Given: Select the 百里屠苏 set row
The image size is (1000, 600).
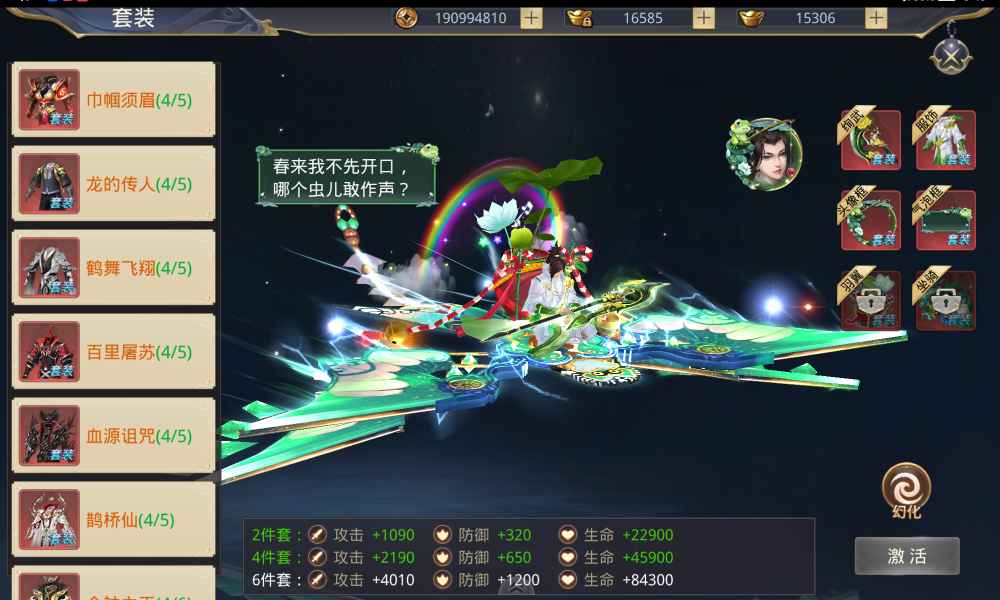Looking at the screenshot, I should pos(113,352).
